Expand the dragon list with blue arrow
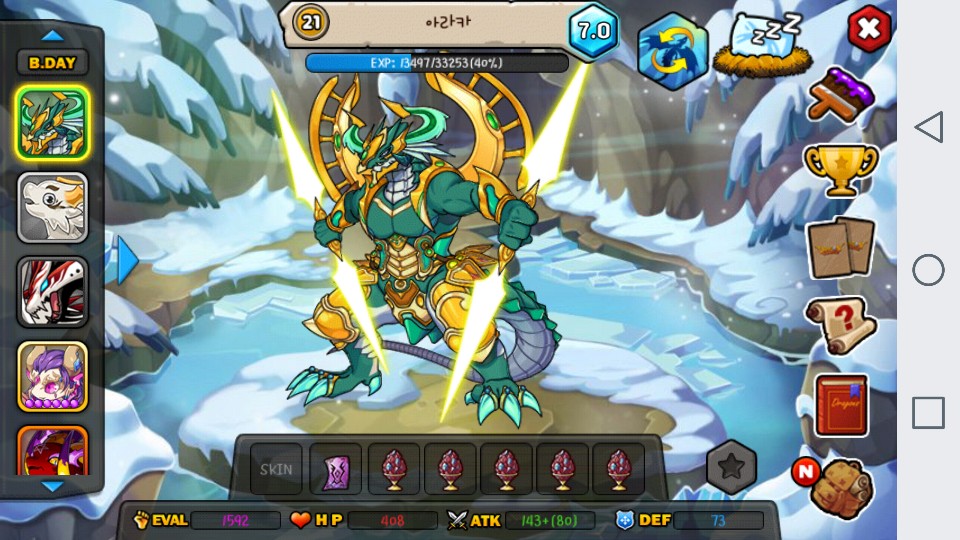The image size is (960, 540). pos(127,260)
